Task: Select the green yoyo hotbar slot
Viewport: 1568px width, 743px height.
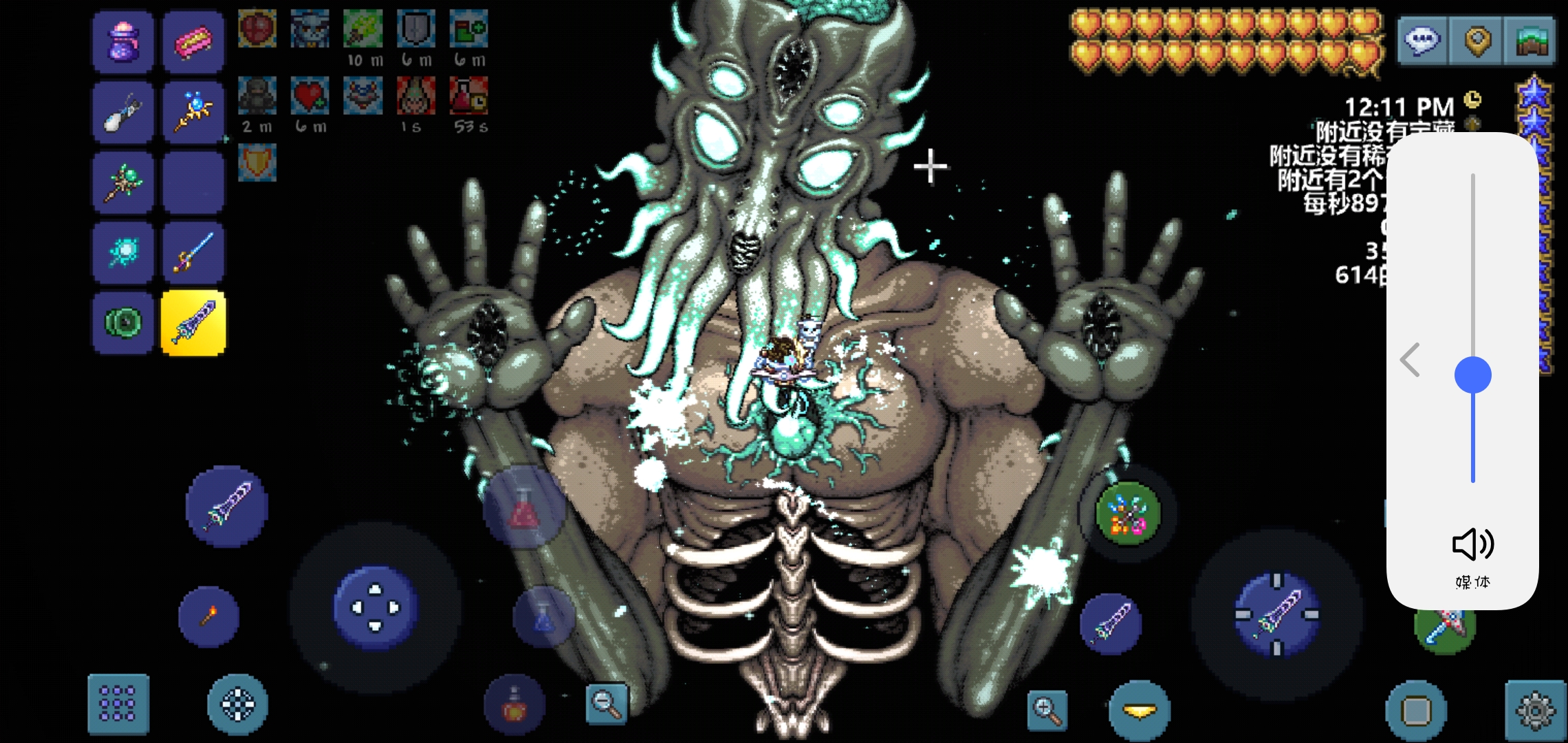Action: (123, 322)
